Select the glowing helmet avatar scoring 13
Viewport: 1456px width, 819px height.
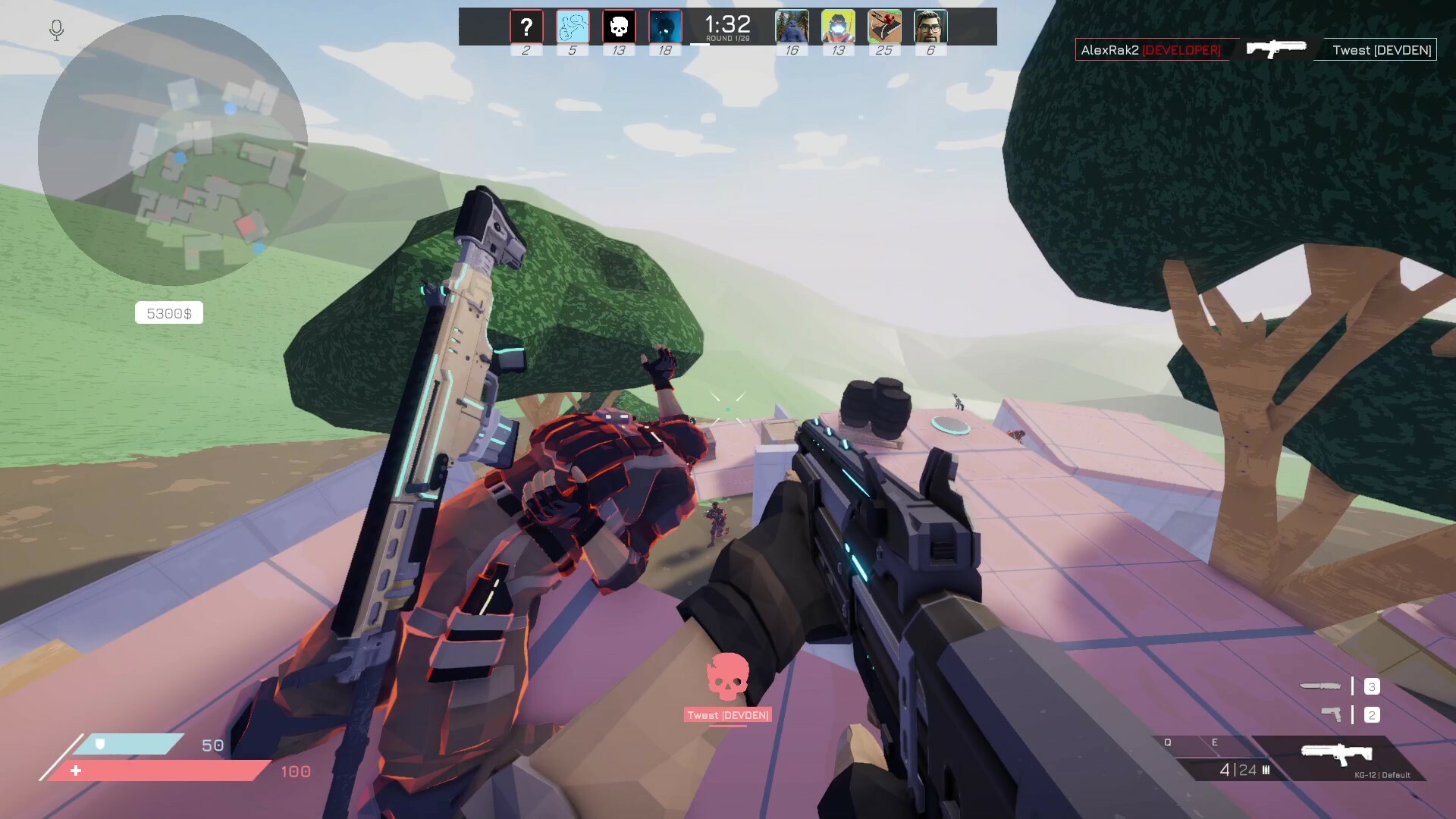837,26
